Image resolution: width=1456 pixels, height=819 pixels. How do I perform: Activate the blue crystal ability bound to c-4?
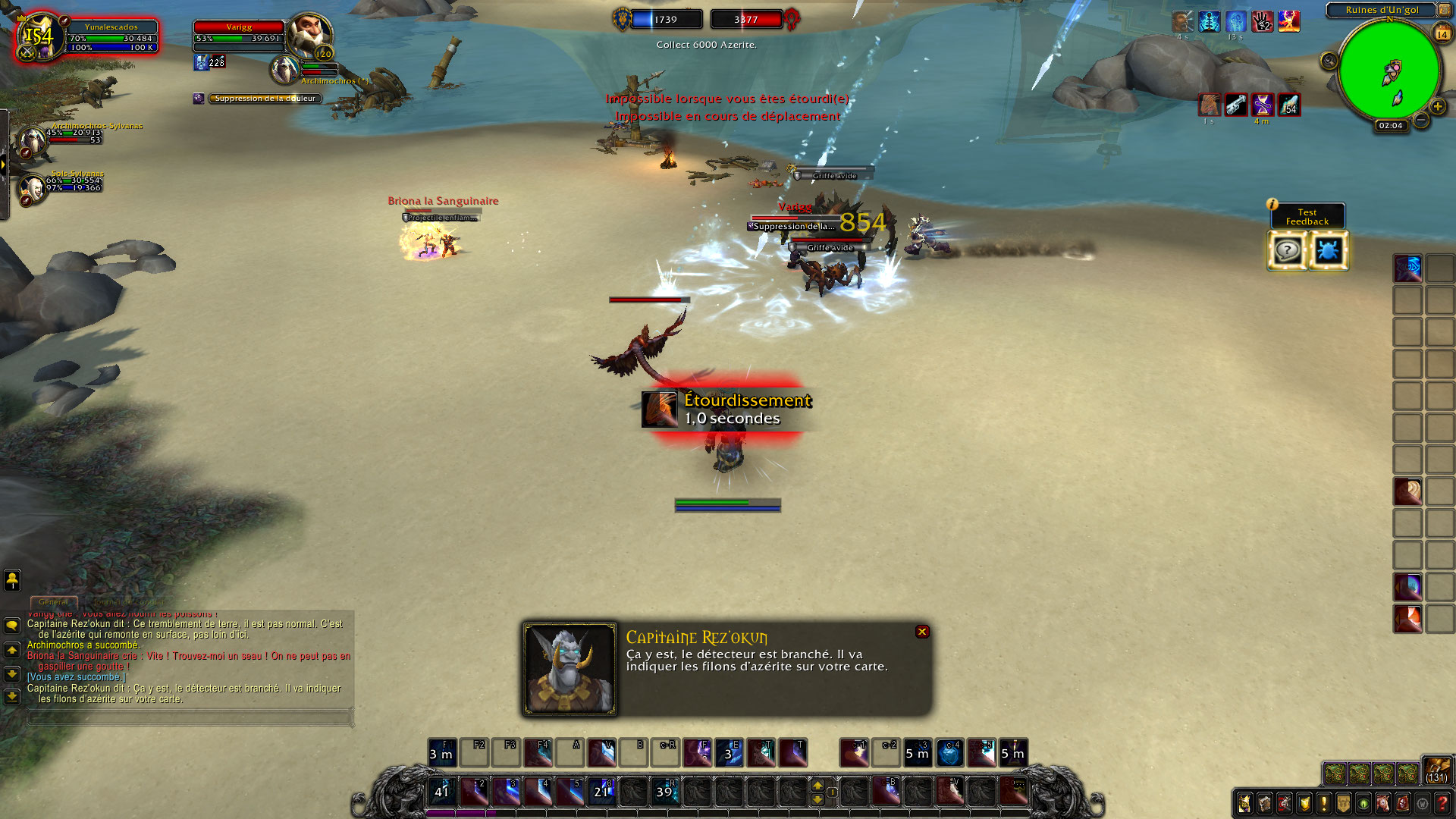[949, 753]
